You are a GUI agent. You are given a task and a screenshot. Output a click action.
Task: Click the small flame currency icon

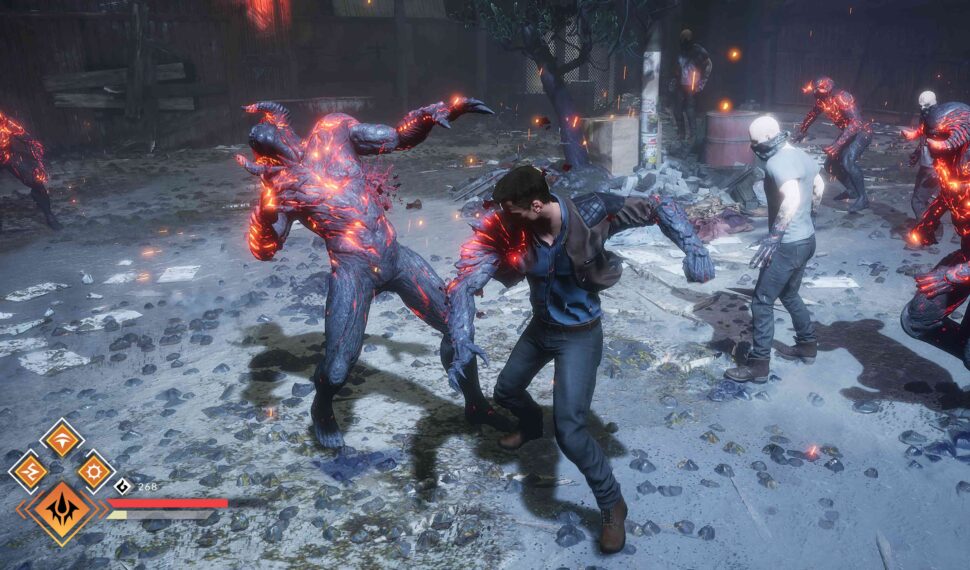(x=123, y=487)
